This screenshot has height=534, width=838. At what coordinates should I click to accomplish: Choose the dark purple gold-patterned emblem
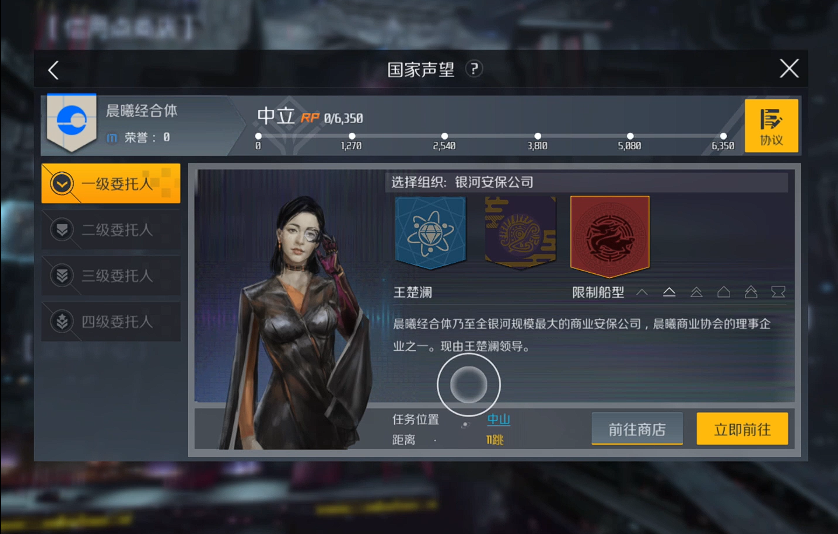[520, 232]
